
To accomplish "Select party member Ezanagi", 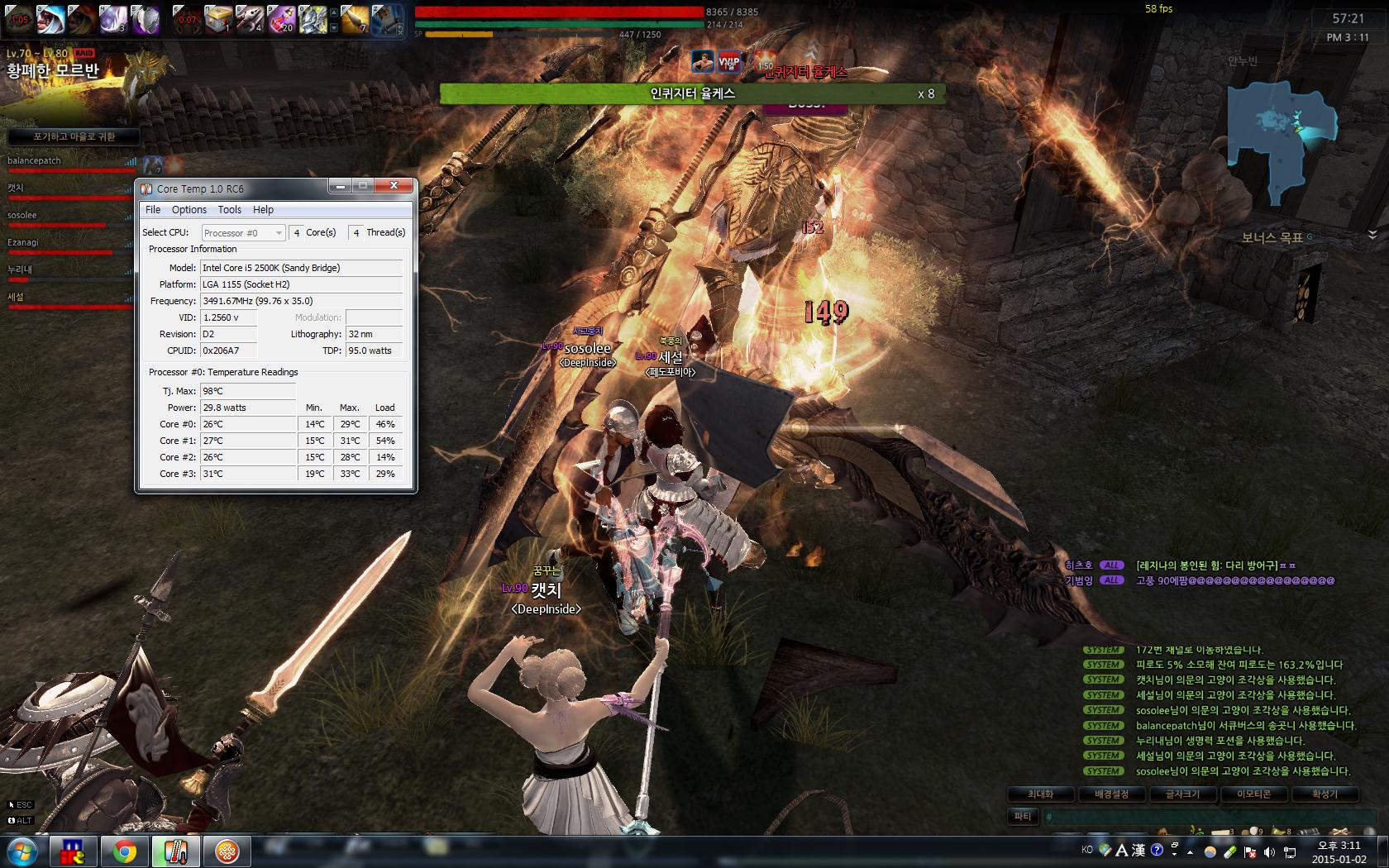I will [23, 242].
